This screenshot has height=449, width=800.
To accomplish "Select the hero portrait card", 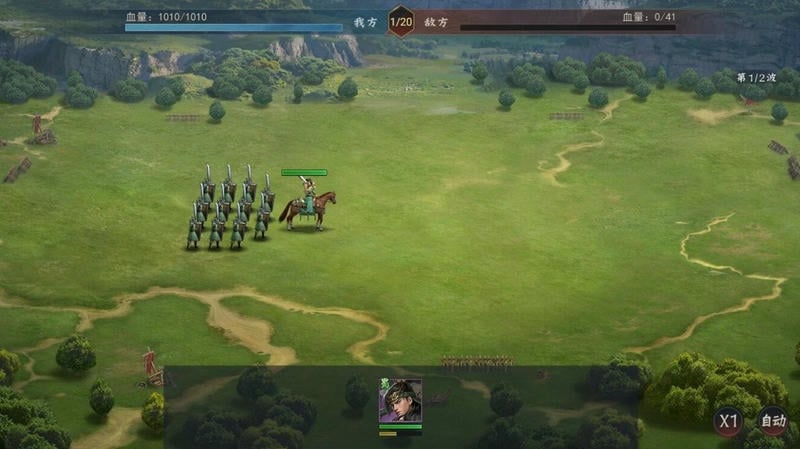I will pyautogui.click(x=400, y=401).
